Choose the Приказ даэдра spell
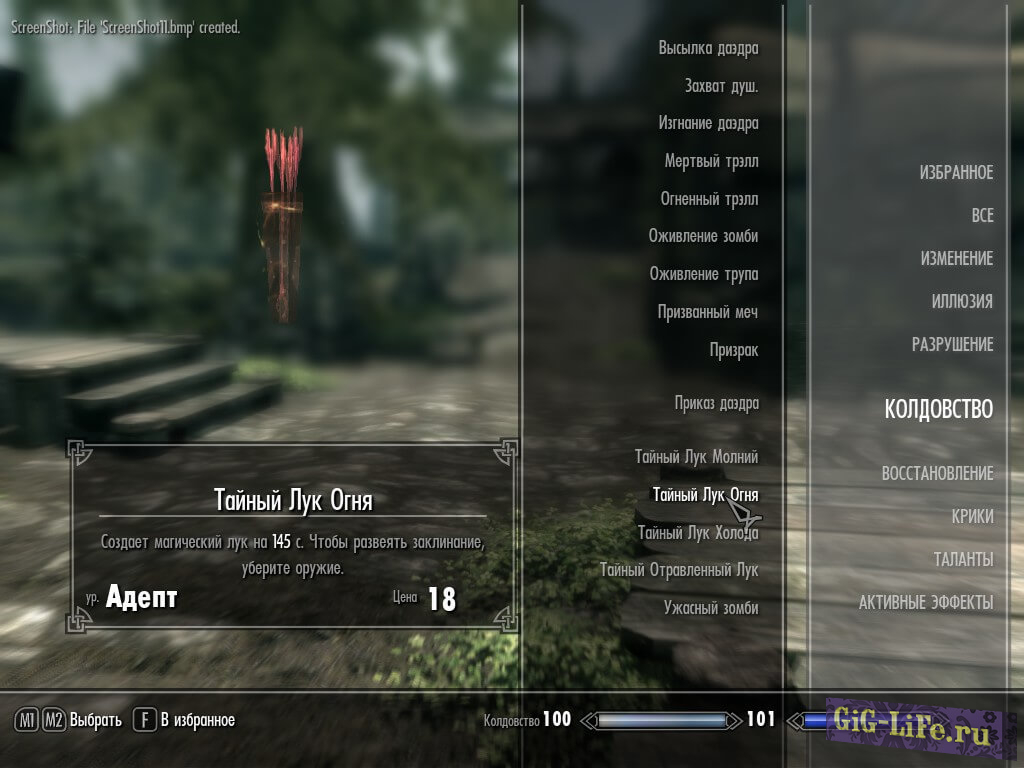1024x768 pixels. pyautogui.click(x=716, y=403)
